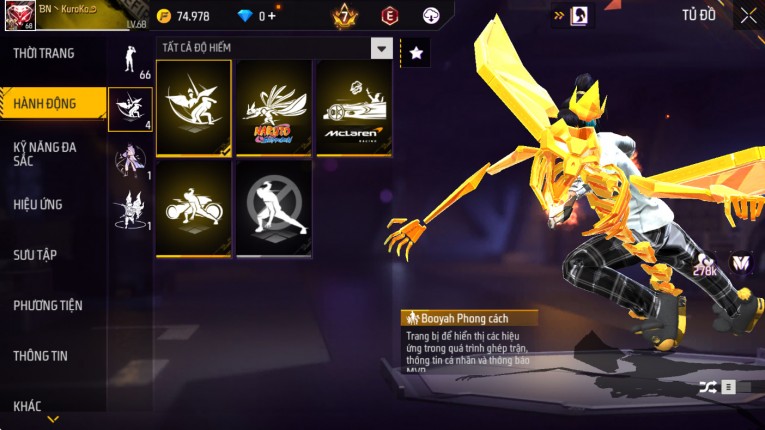Choose the Naruto Shippuden emote tile
The image size is (765, 430).
point(274,106)
